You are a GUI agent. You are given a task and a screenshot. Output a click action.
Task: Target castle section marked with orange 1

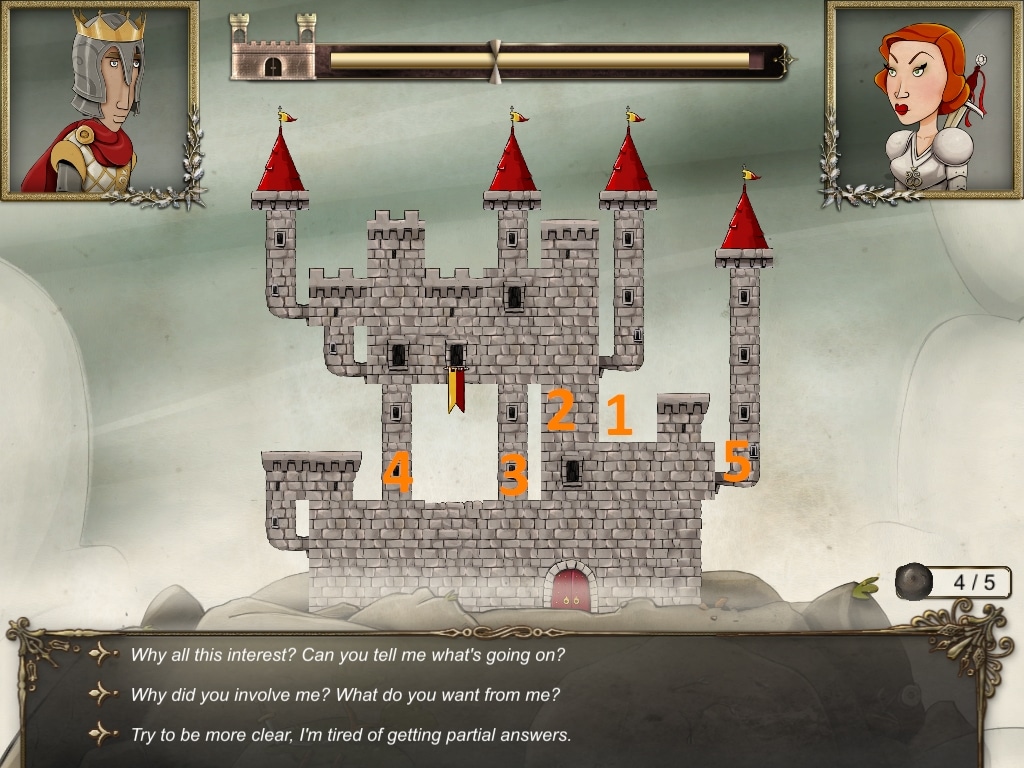(619, 415)
